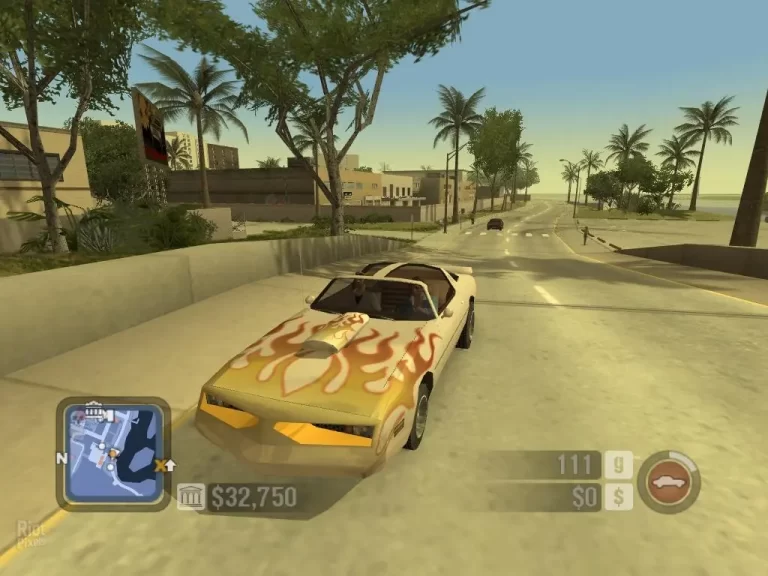Viewport: 768px width, 576px height.
Task: Click the bank building icon beside $32,750
Action: pos(191,497)
